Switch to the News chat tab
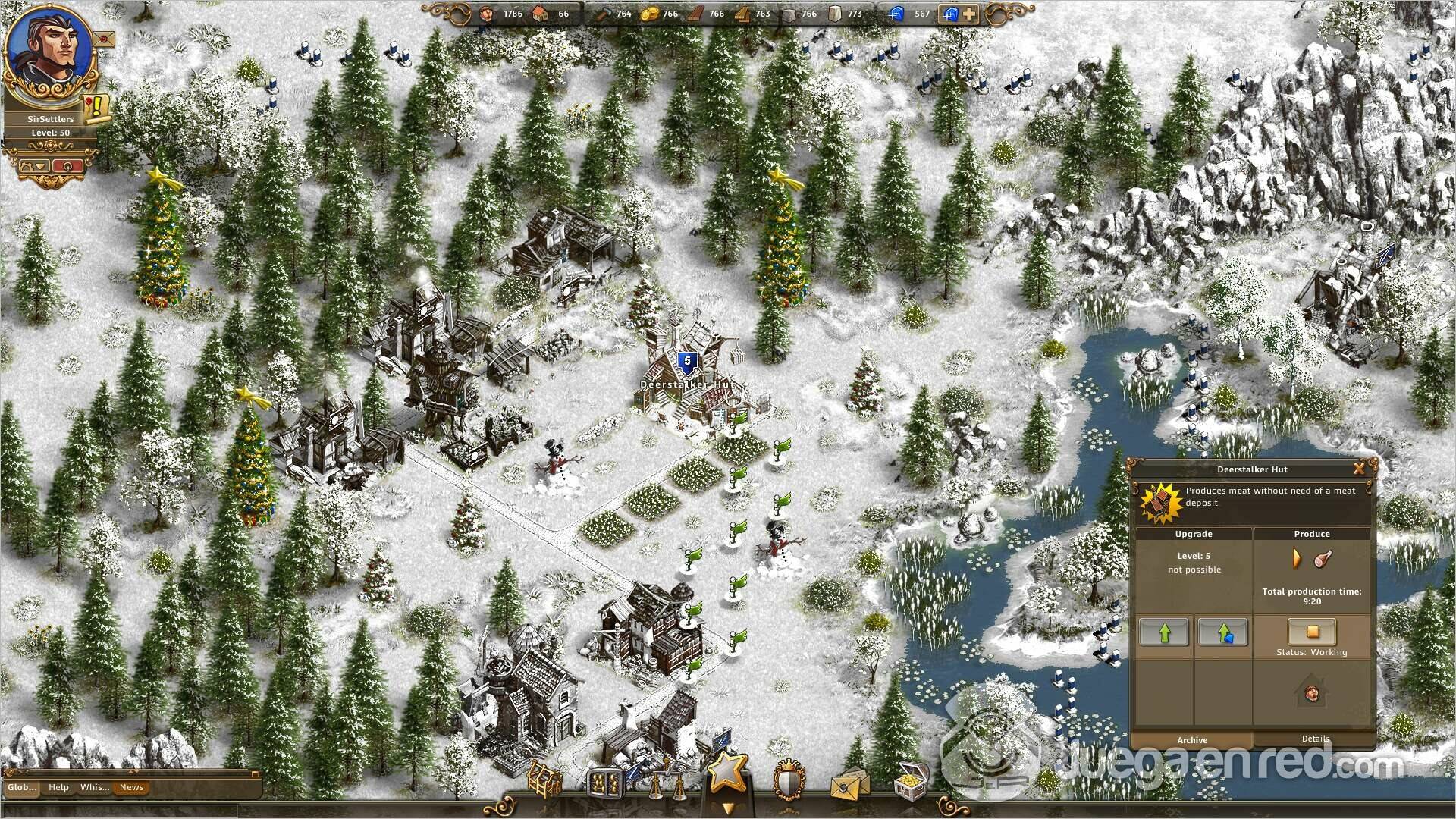The width and height of the screenshot is (1456, 819). (131, 787)
